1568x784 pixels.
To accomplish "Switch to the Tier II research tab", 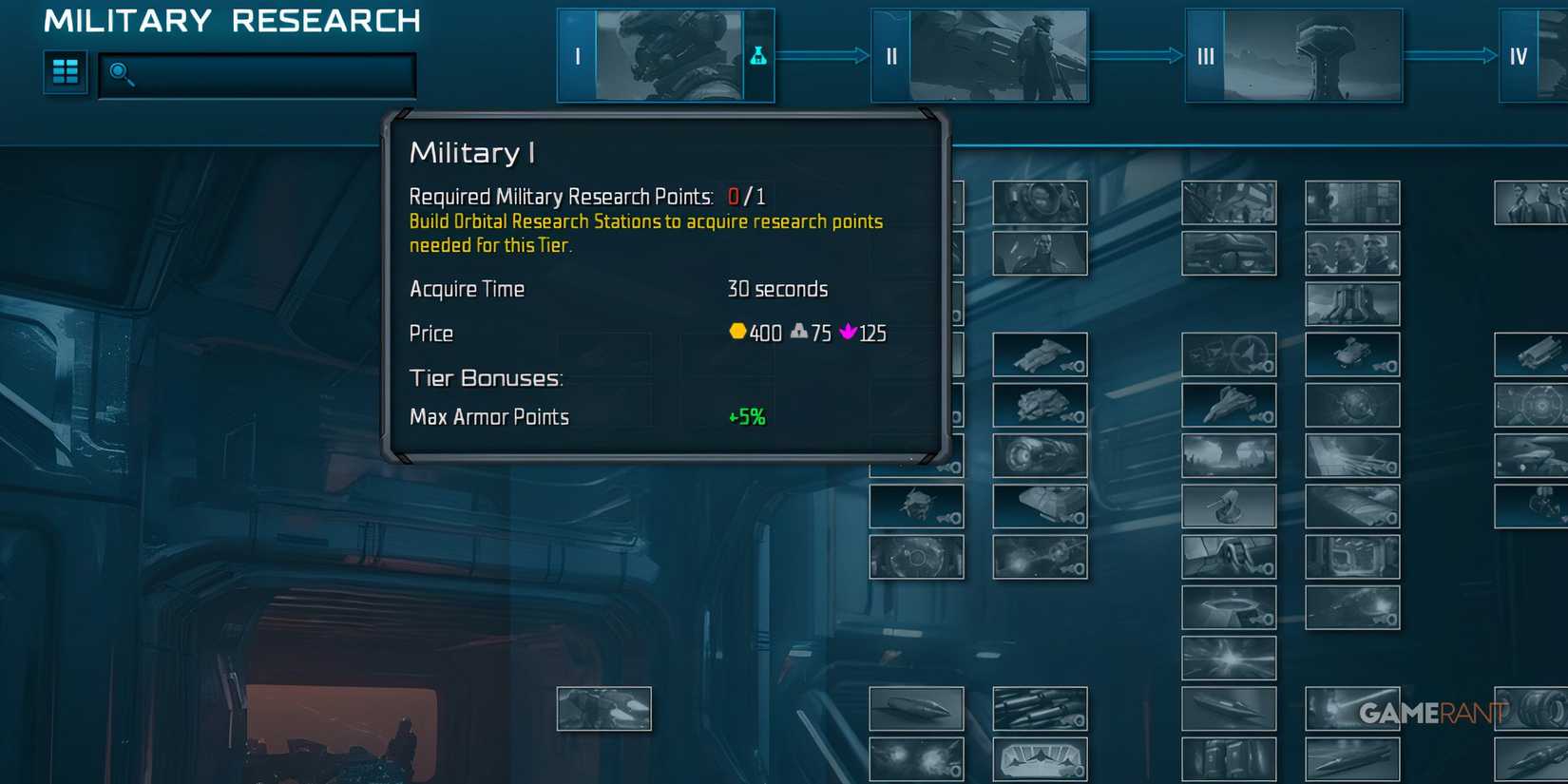I will click(981, 55).
